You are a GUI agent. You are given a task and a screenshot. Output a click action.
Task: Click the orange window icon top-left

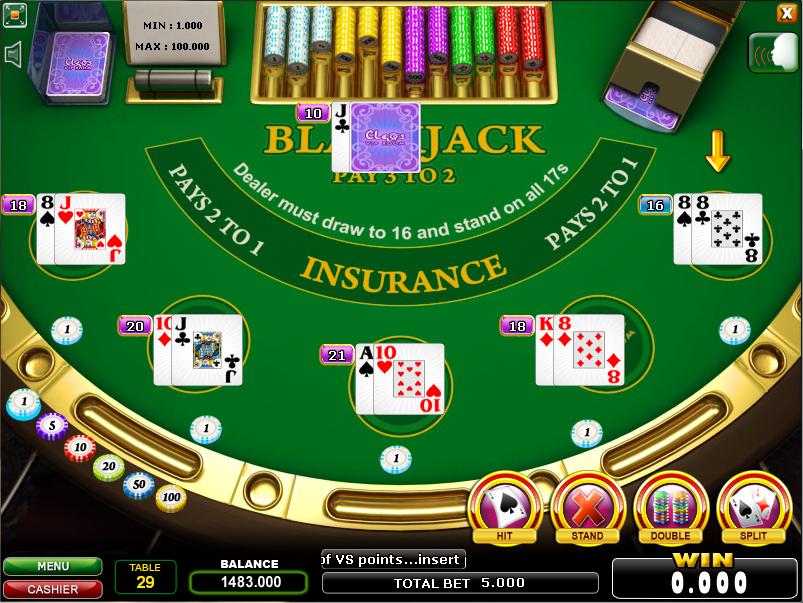(x=13, y=14)
